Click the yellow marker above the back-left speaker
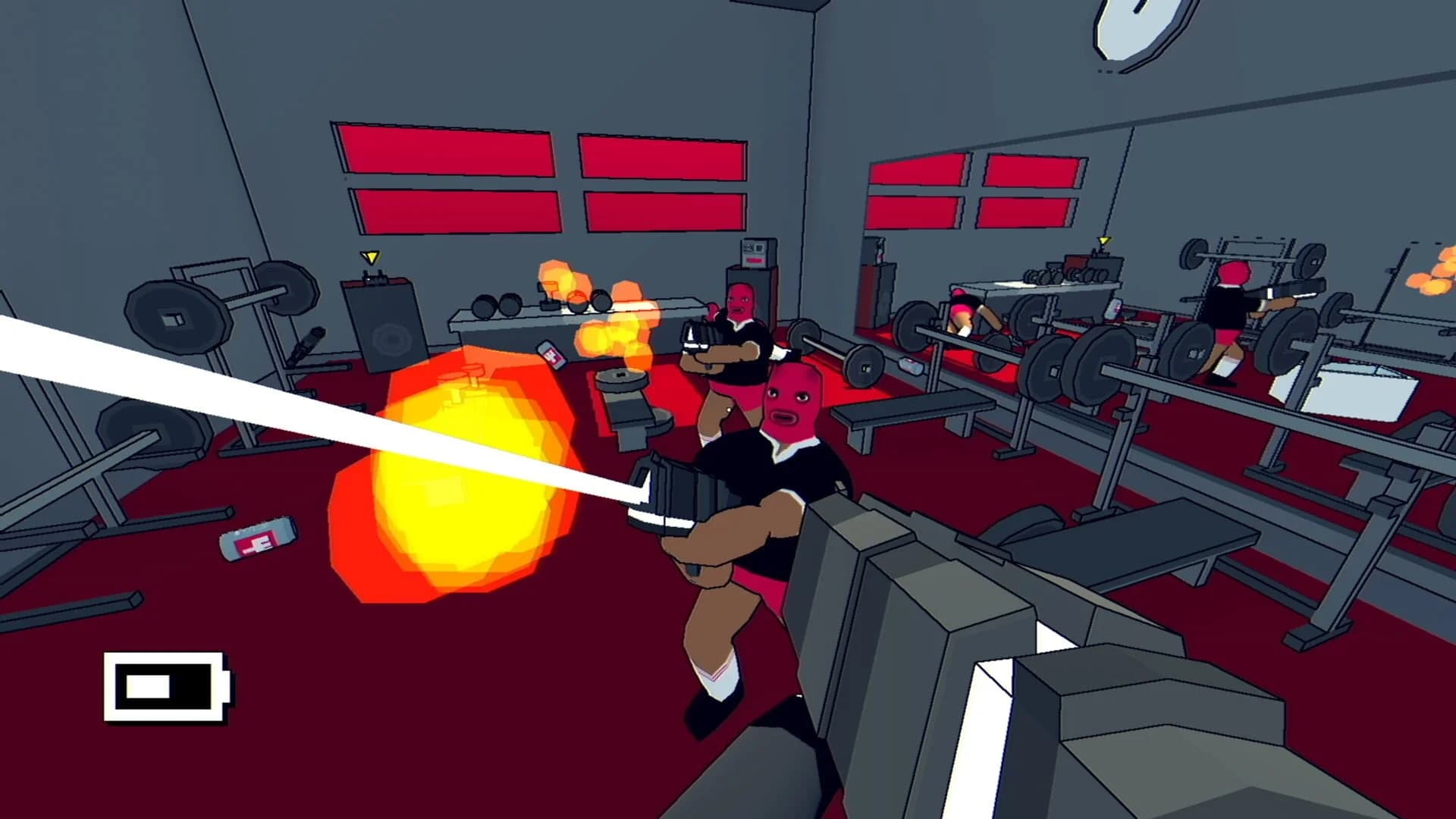This screenshot has height=819, width=1456. coord(371,259)
